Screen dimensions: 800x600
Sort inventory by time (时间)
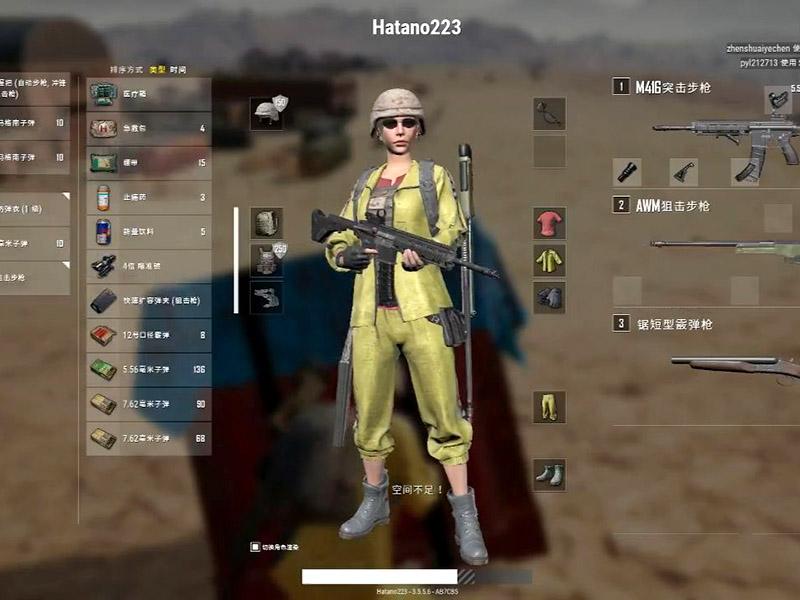177,70
